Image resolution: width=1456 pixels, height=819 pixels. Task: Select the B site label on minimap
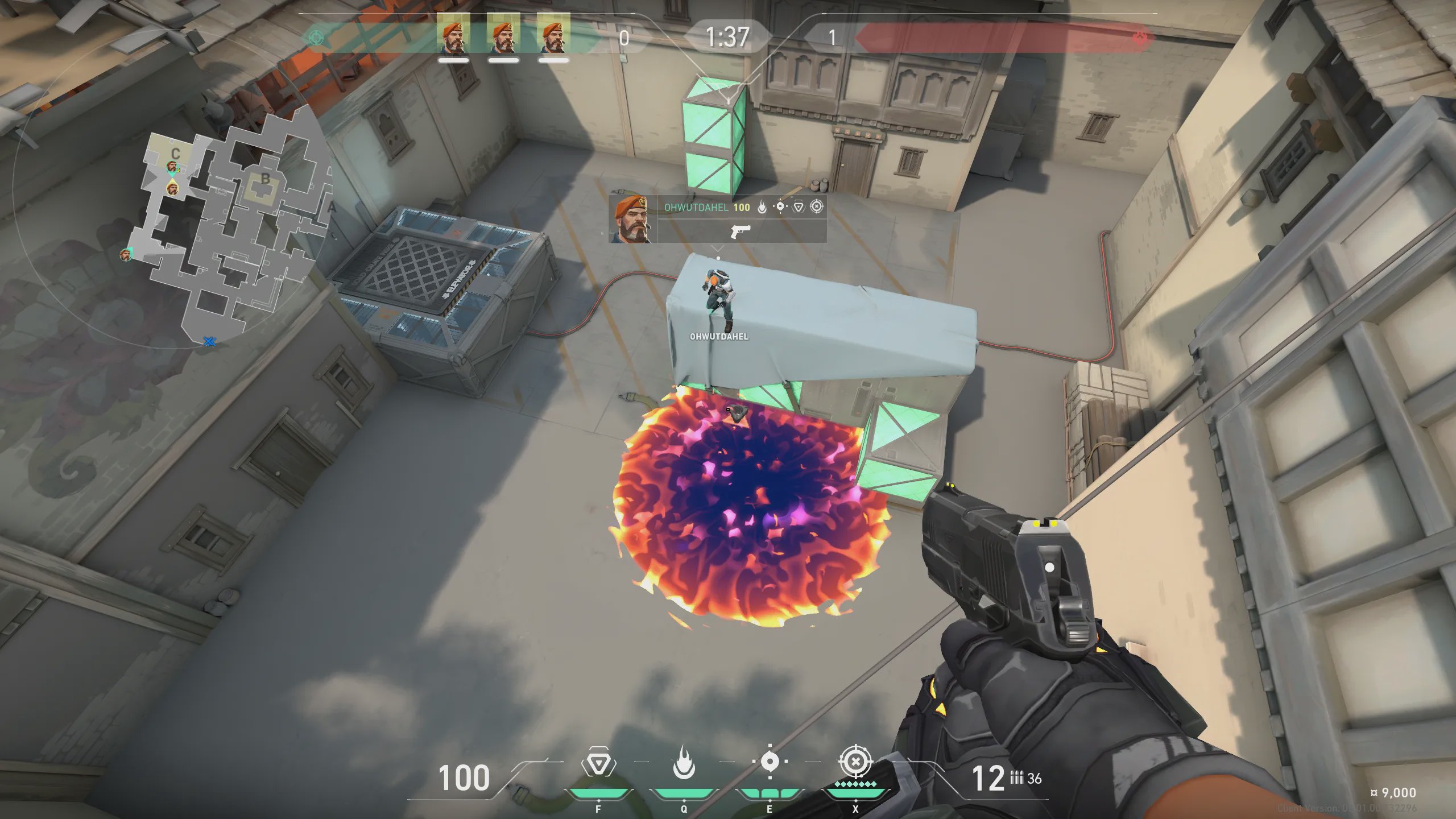265,179
